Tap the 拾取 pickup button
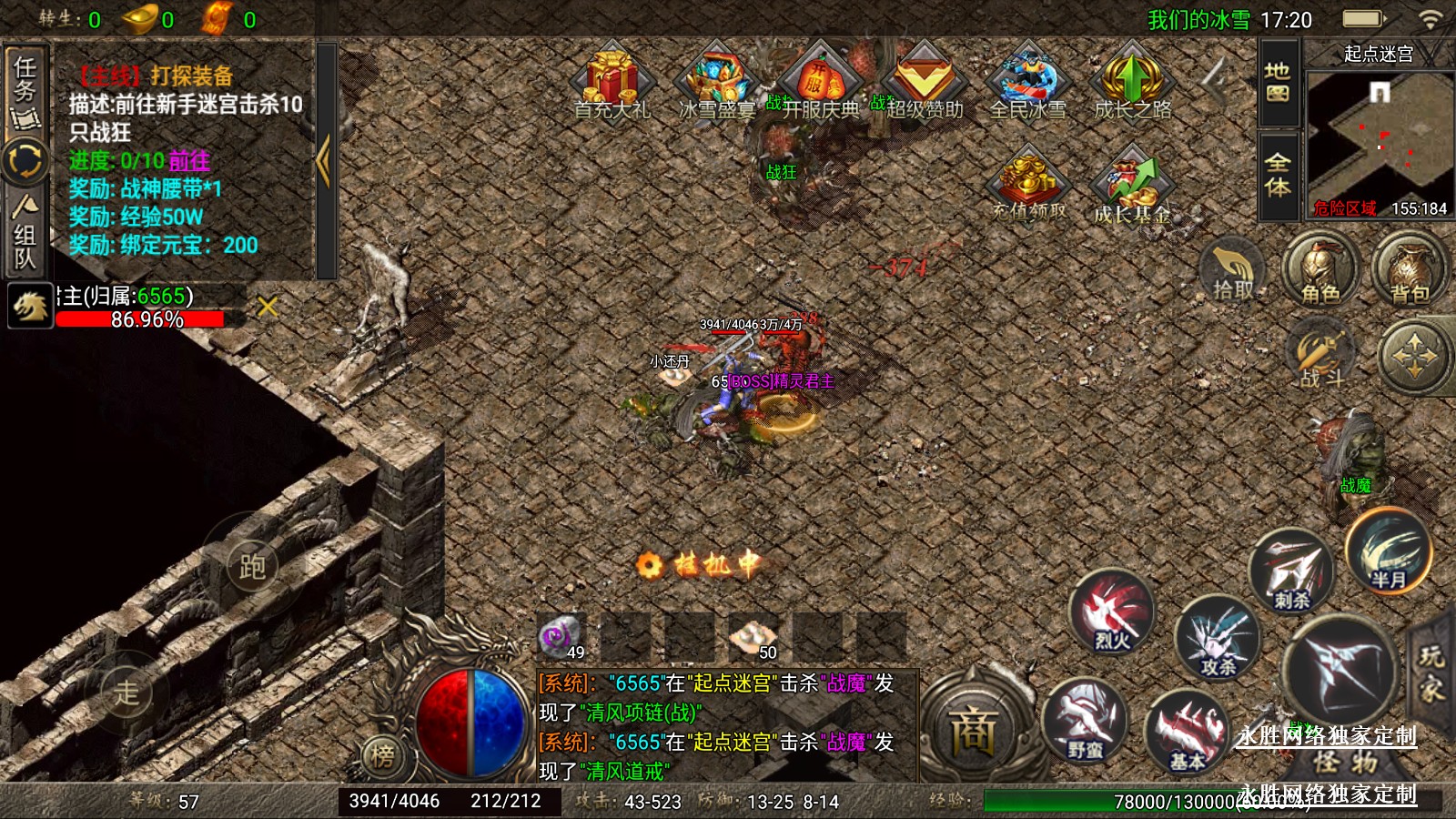The image size is (1456, 819). 1233,269
